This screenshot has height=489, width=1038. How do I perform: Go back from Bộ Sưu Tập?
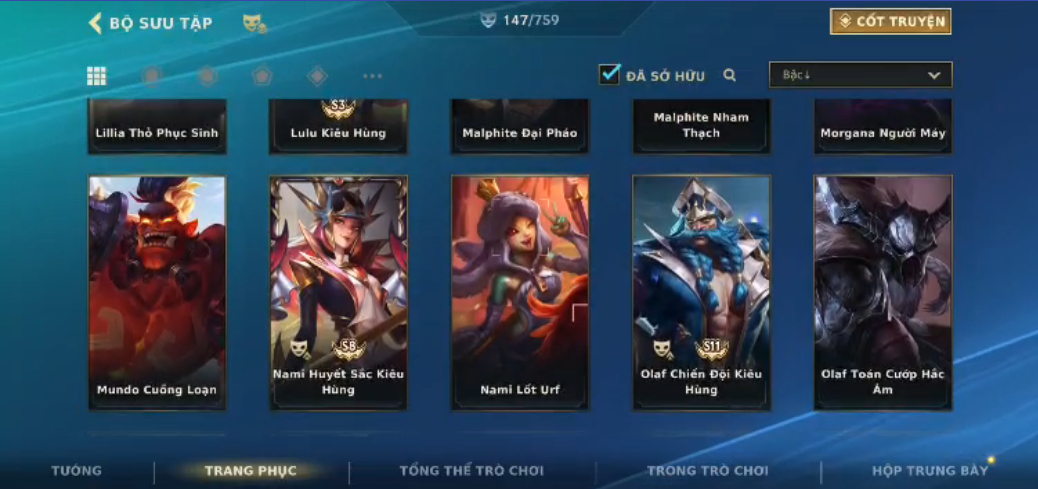pyautogui.click(x=96, y=23)
